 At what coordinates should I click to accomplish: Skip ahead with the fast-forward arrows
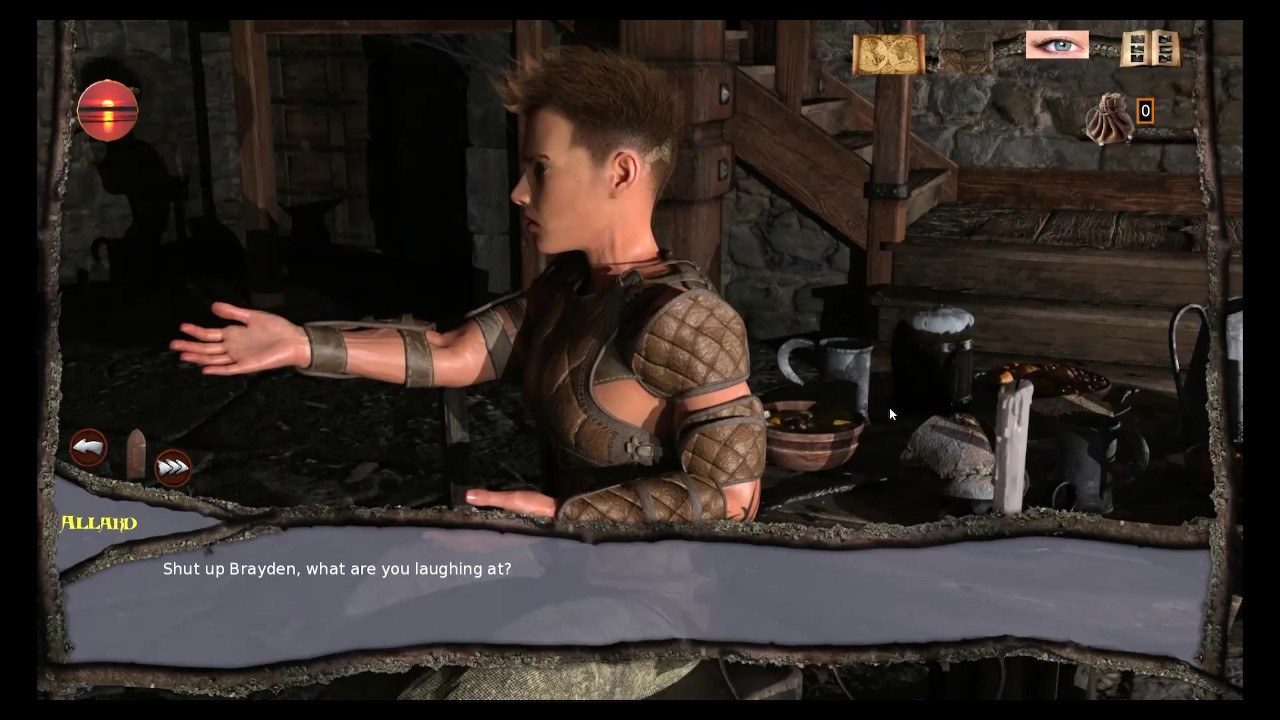click(173, 467)
